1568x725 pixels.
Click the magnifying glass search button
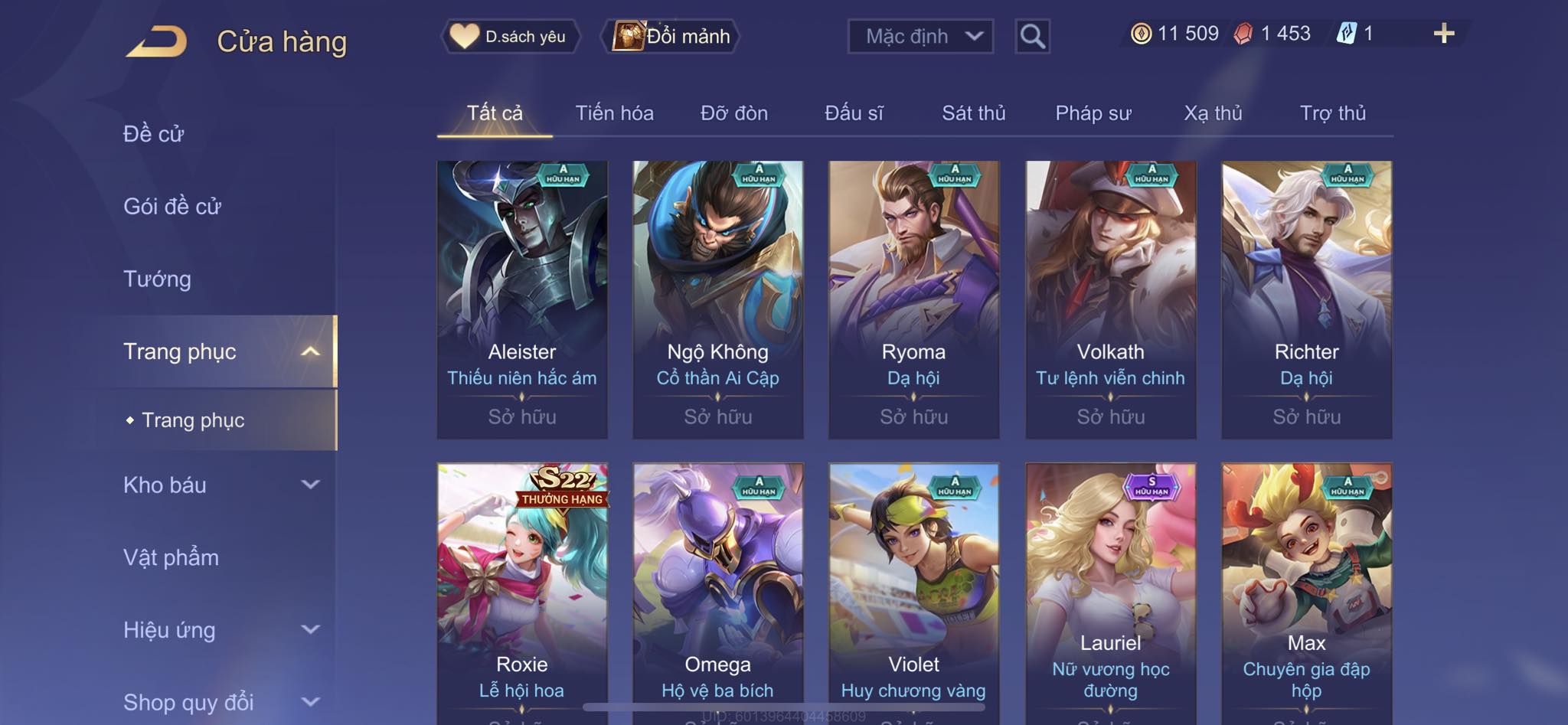coord(1032,36)
